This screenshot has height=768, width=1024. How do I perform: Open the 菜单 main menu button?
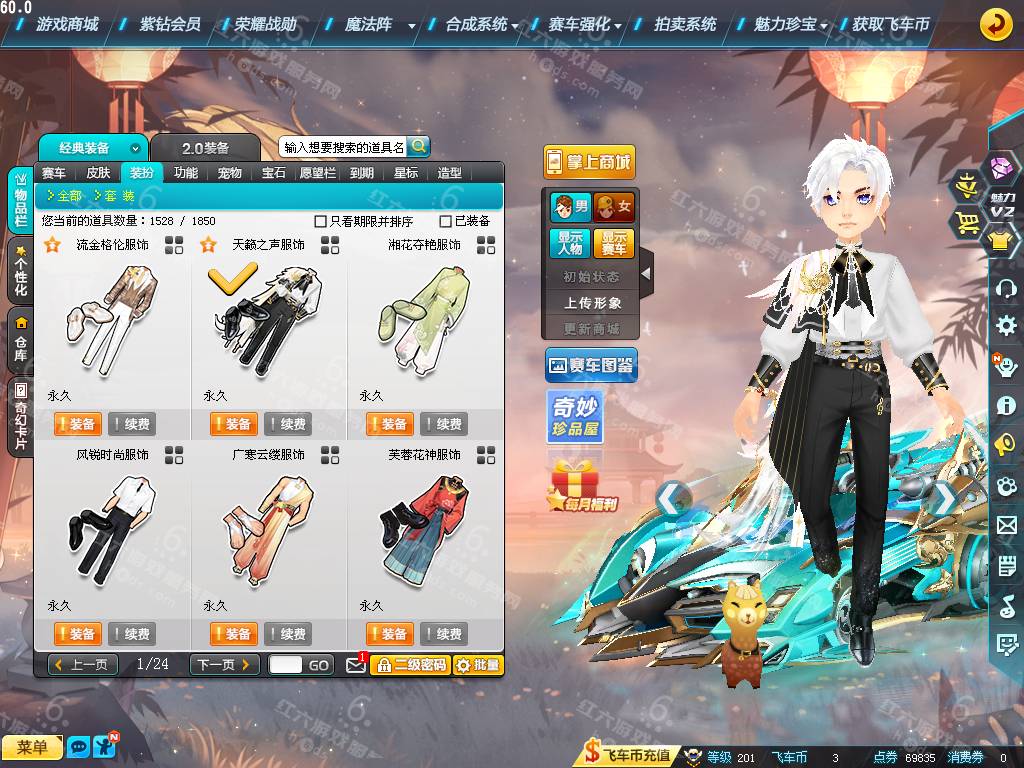31,747
